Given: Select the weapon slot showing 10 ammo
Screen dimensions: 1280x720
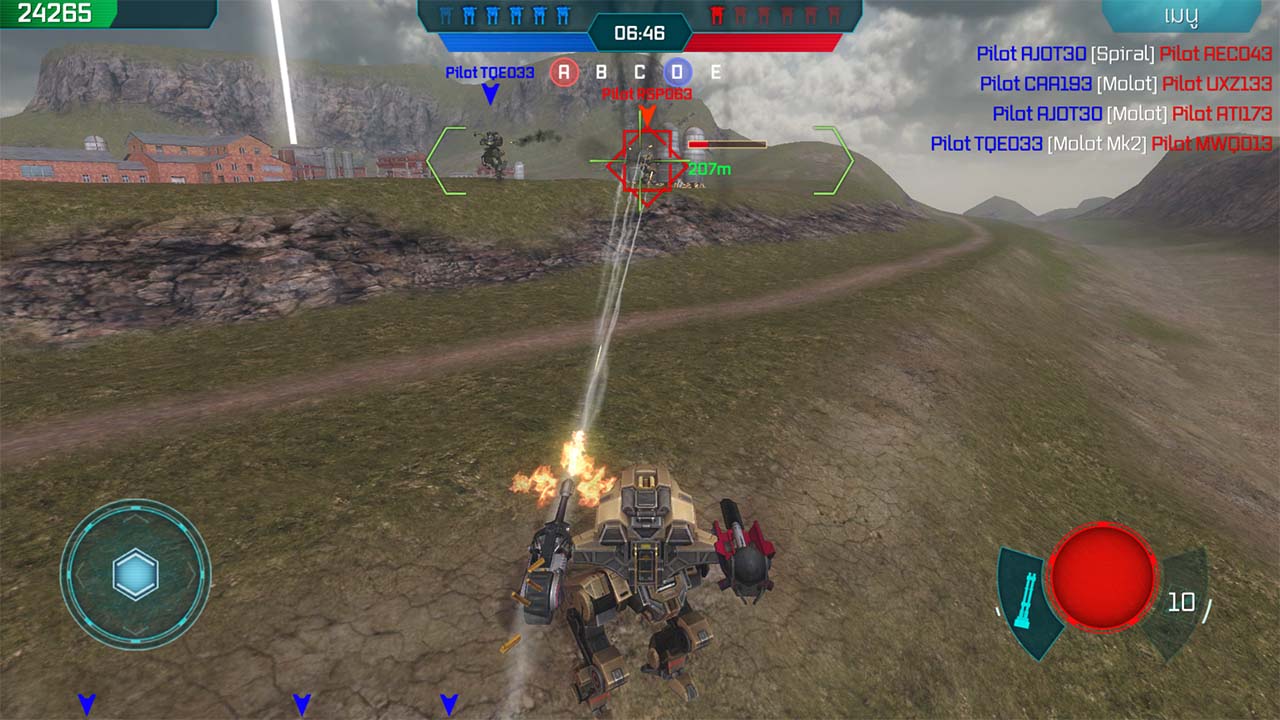Looking at the screenshot, I should [x=1180, y=601].
